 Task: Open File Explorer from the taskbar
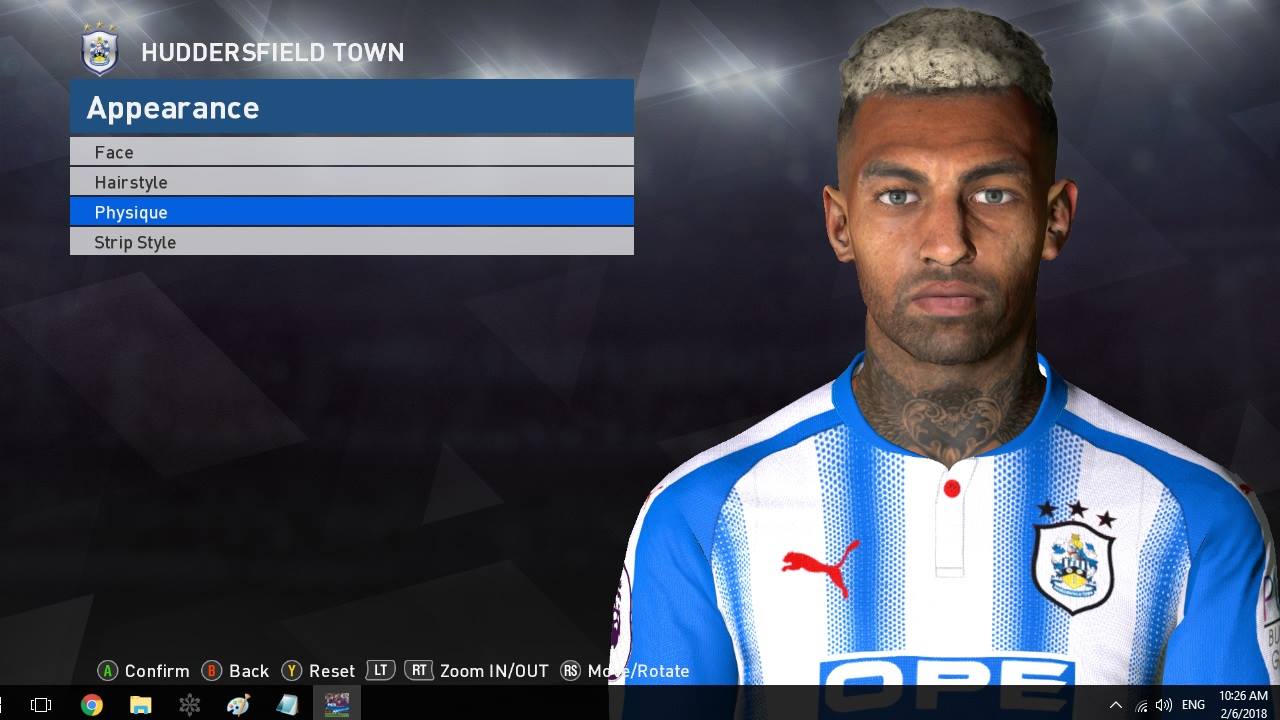[142, 703]
